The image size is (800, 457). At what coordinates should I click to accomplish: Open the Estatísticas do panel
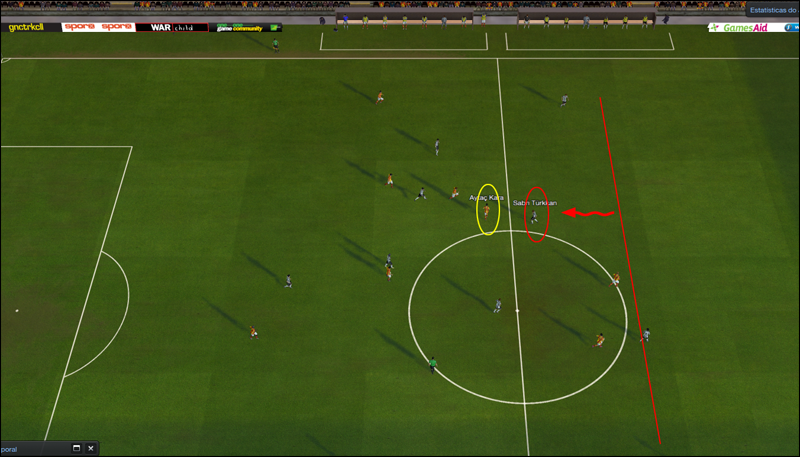(772, 10)
